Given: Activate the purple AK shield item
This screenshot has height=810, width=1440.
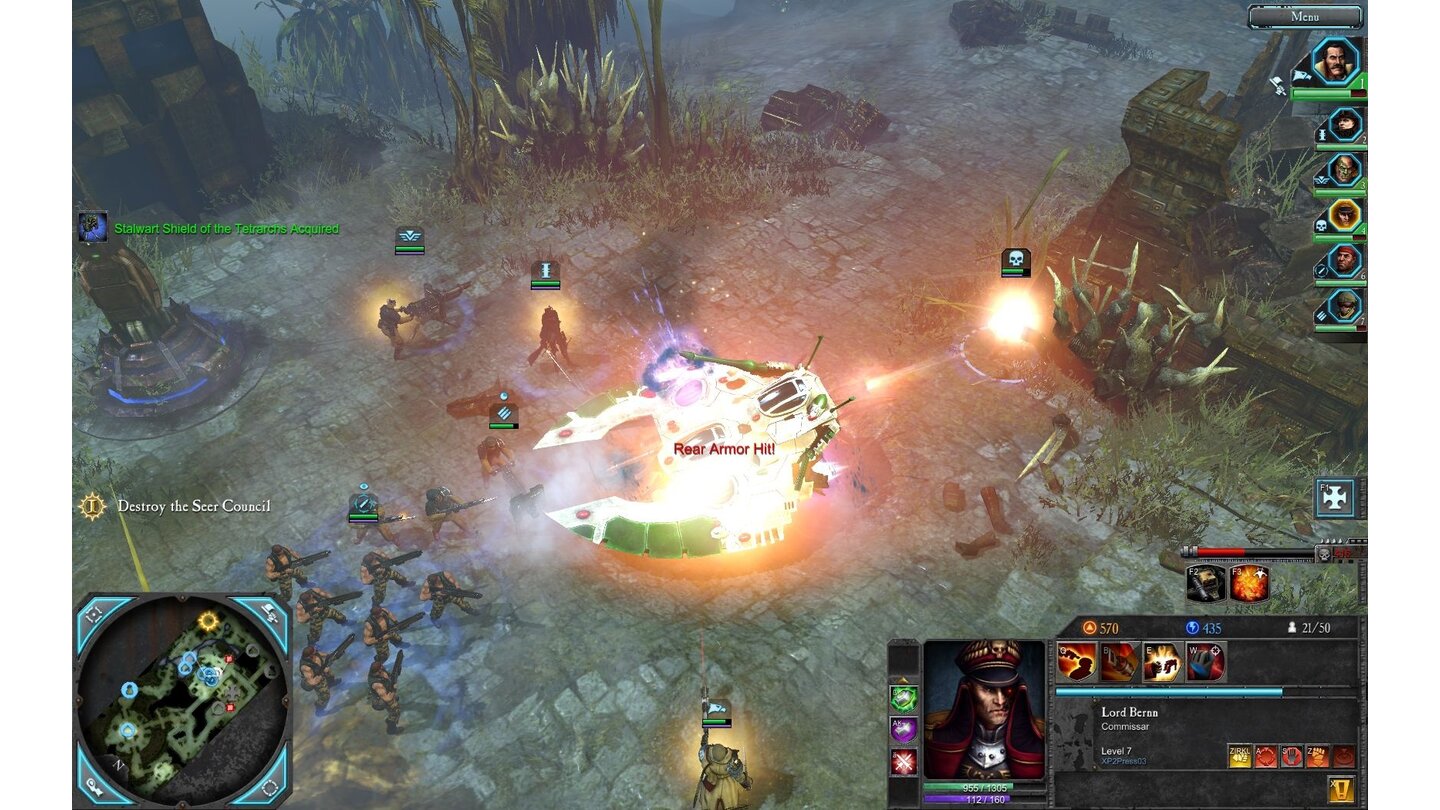Looking at the screenshot, I should (x=903, y=729).
